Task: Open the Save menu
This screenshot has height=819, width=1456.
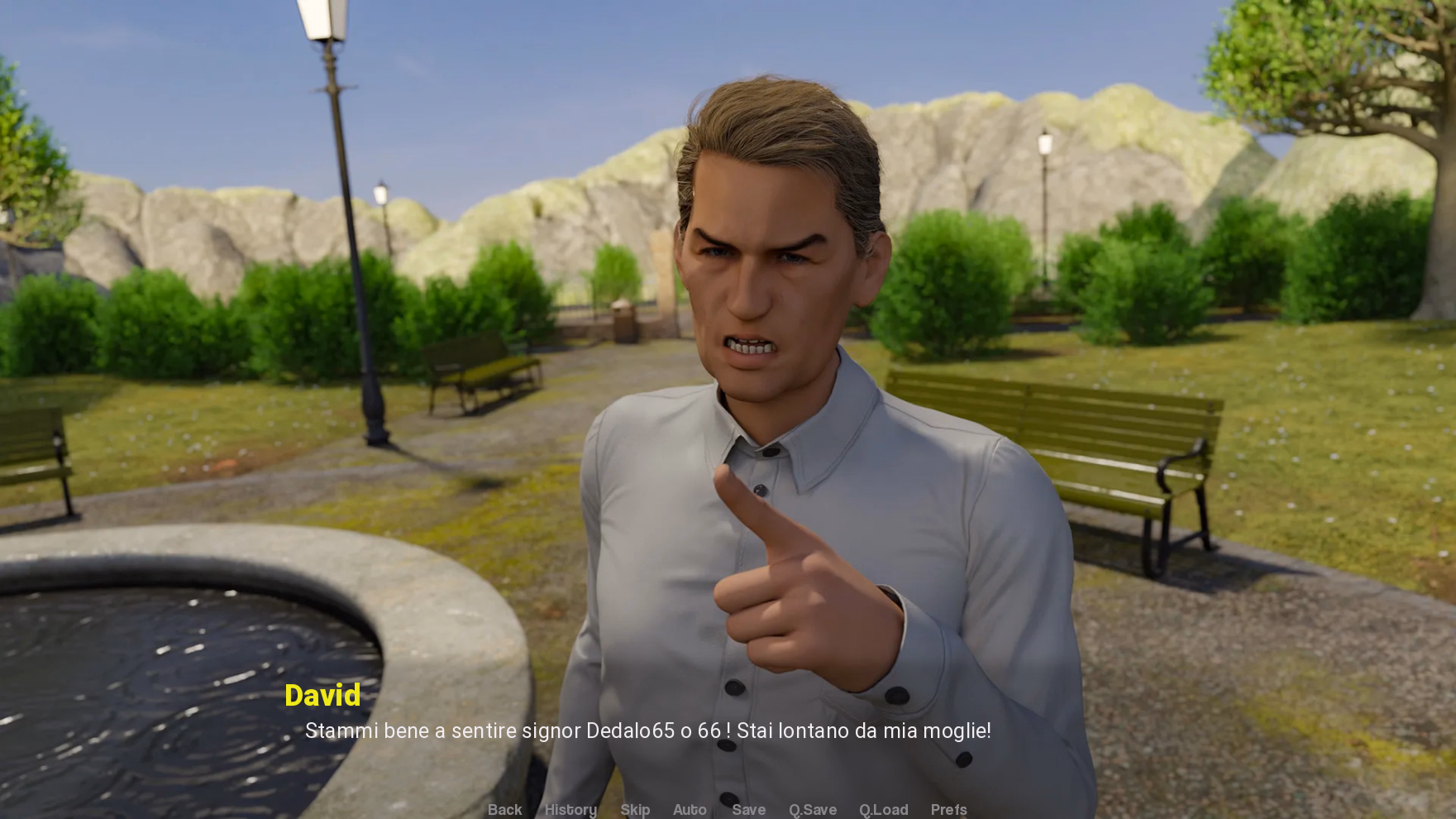Action: tap(748, 809)
